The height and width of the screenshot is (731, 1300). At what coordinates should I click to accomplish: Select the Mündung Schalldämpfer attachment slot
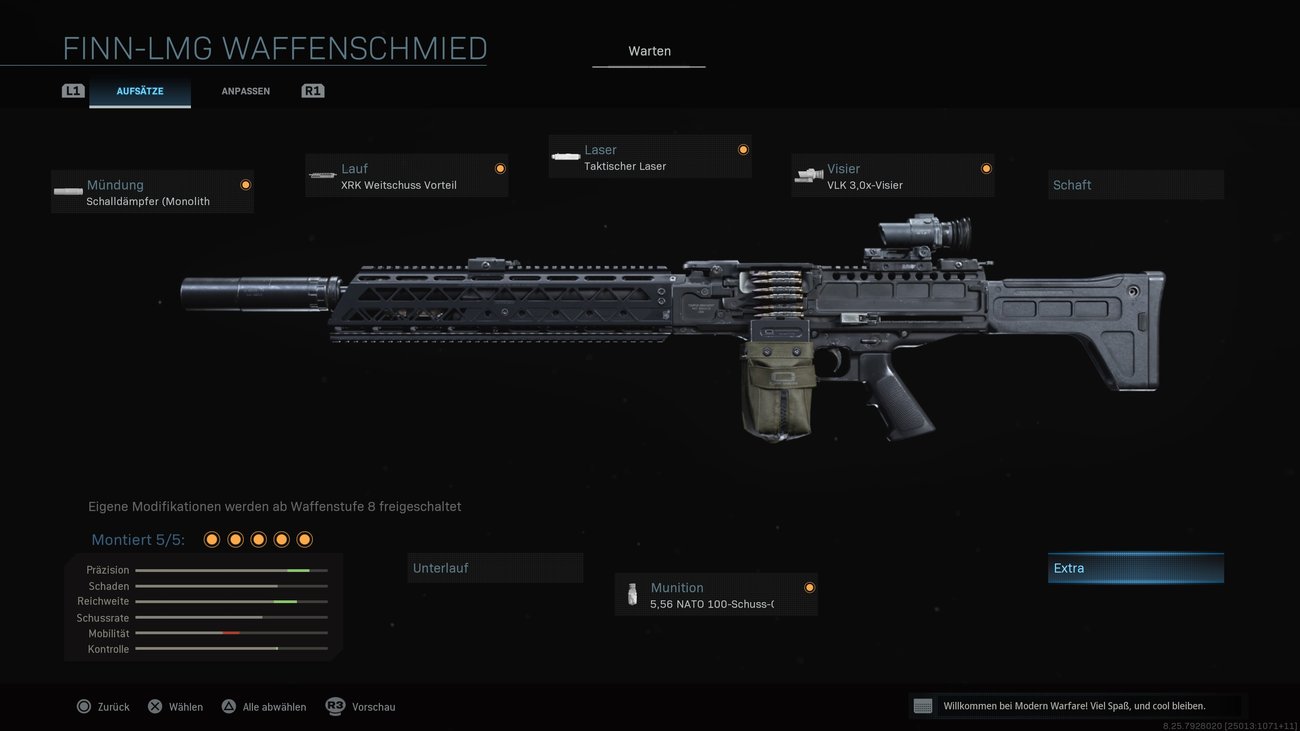coord(152,191)
